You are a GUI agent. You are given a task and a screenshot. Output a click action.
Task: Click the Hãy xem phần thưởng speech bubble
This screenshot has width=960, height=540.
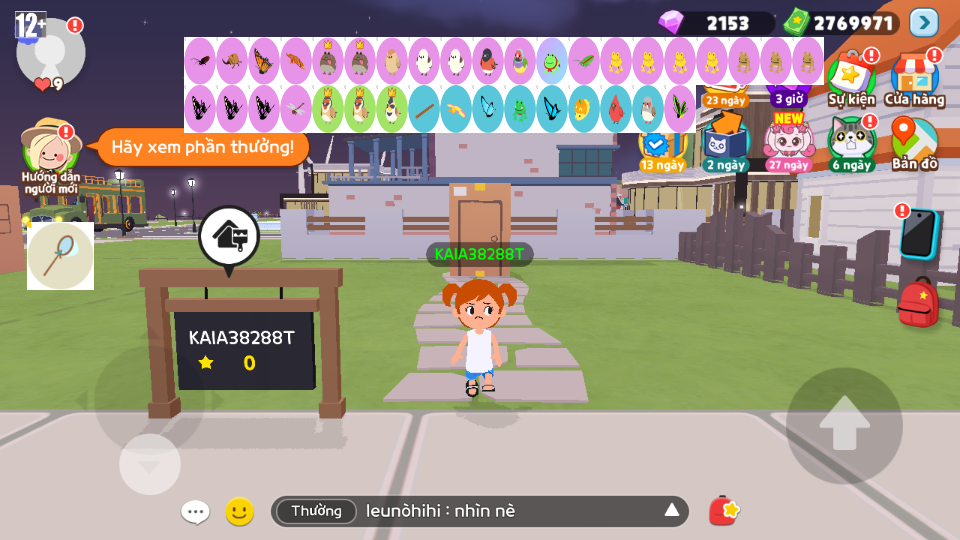coord(202,147)
